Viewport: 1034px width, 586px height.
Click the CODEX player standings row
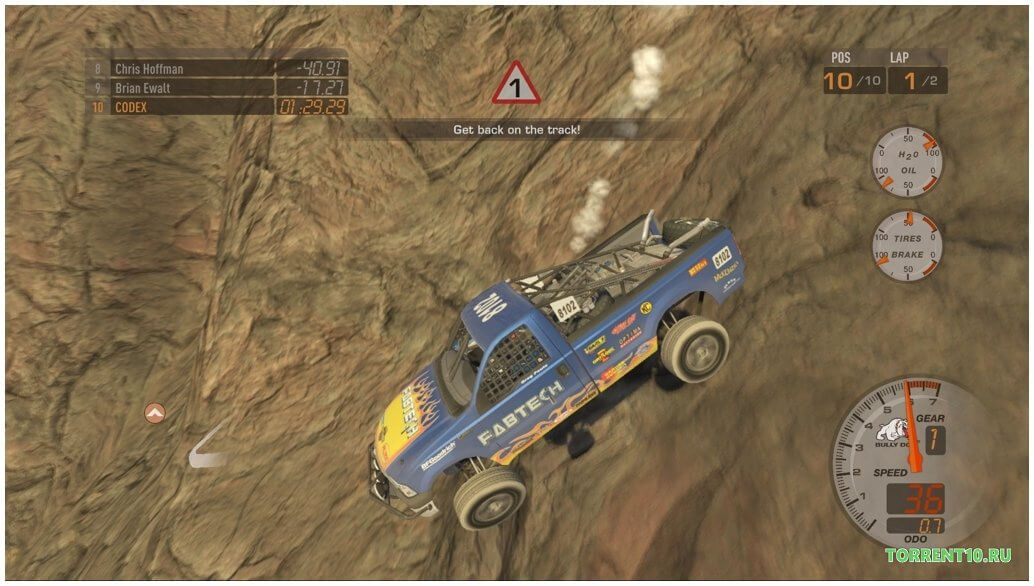tap(216, 106)
